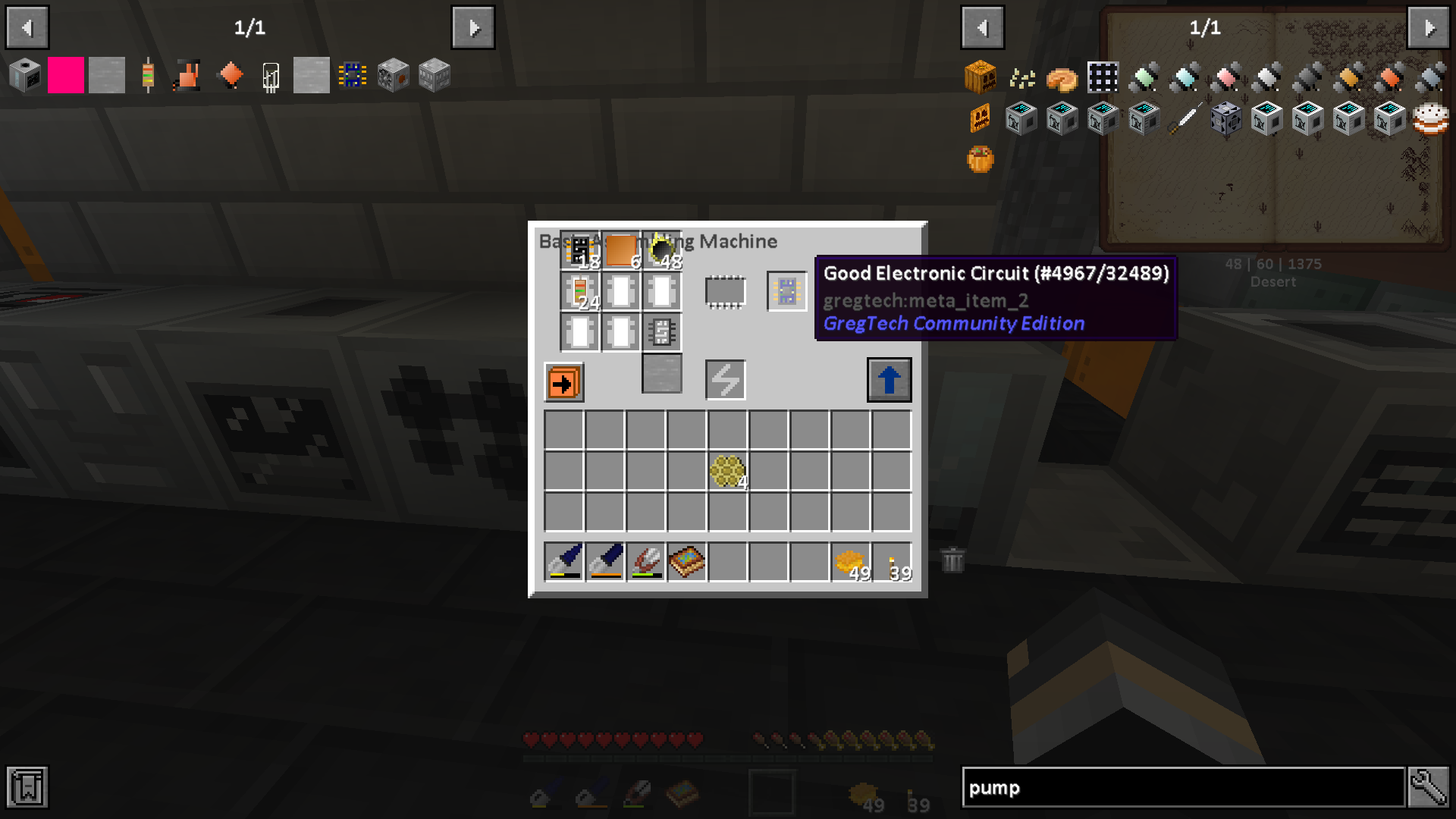The image size is (1456, 819).
Task: Go to the previous bookmarks page
Action: pos(27,28)
